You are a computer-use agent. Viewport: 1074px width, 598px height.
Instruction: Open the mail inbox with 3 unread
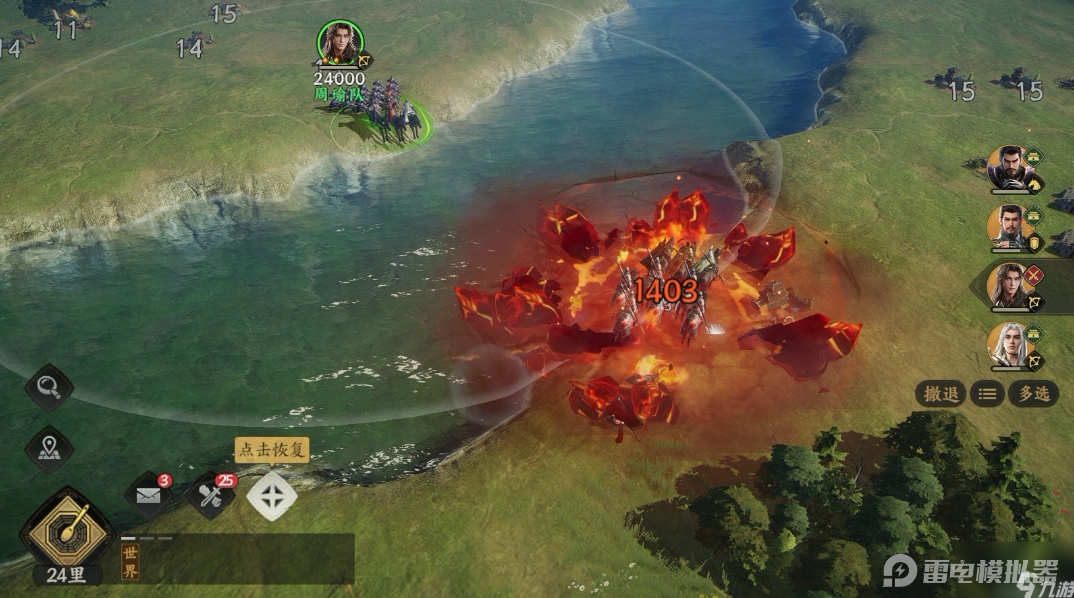pos(149,496)
